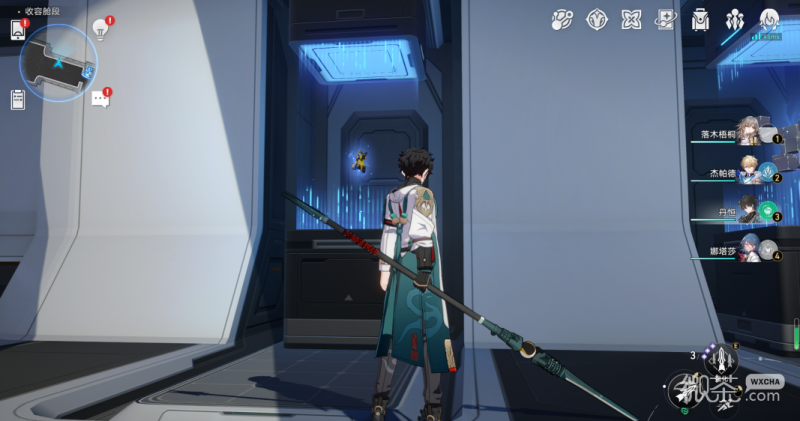The width and height of the screenshot is (800, 421).
Task: Open the four-petal flower icon
Action: point(631,19)
